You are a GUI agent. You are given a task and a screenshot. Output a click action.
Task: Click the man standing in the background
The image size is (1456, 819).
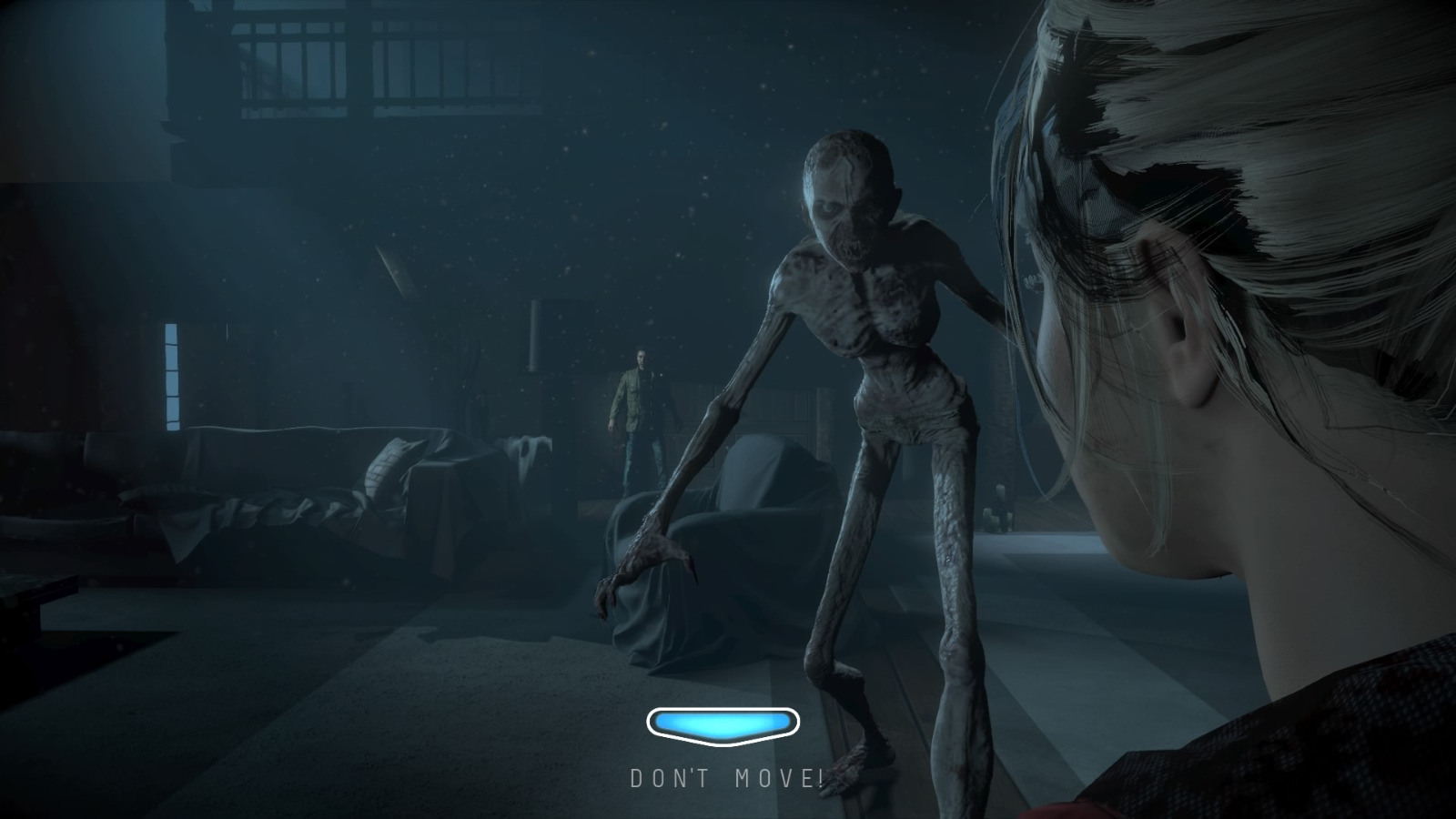click(640, 409)
